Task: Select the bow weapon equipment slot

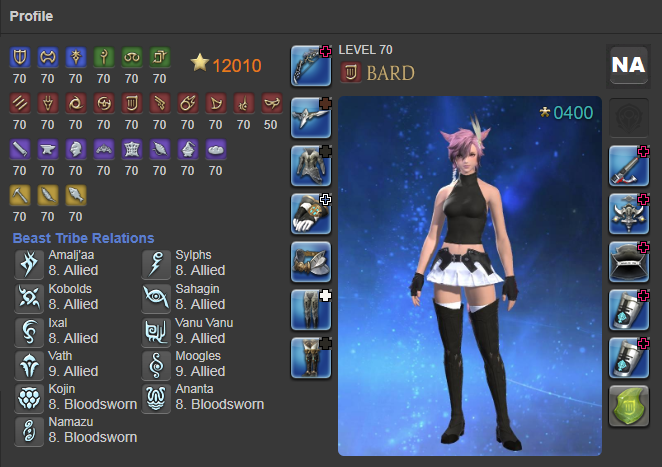Action: (311, 66)
